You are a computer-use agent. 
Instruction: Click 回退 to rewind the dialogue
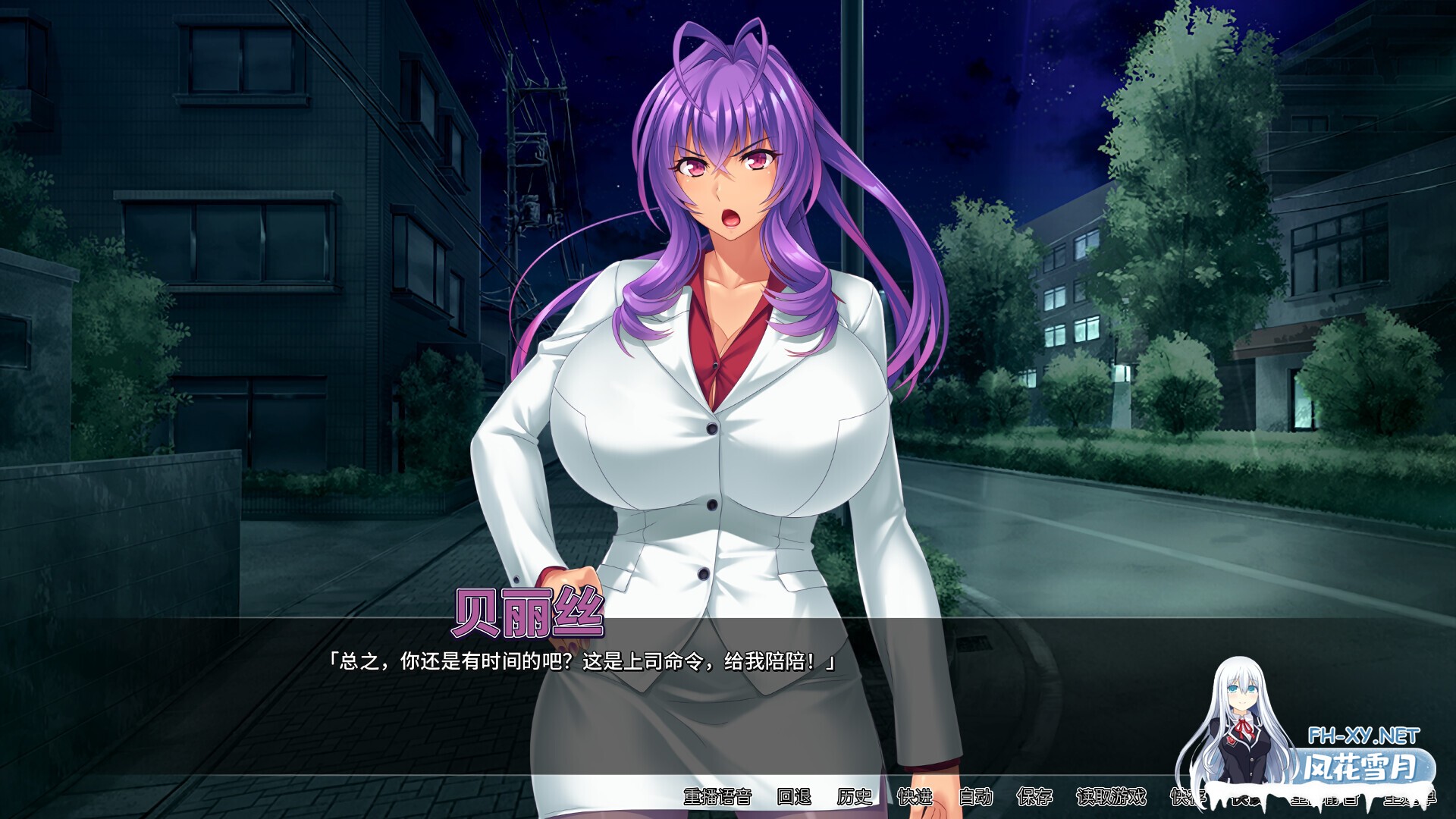792,798
